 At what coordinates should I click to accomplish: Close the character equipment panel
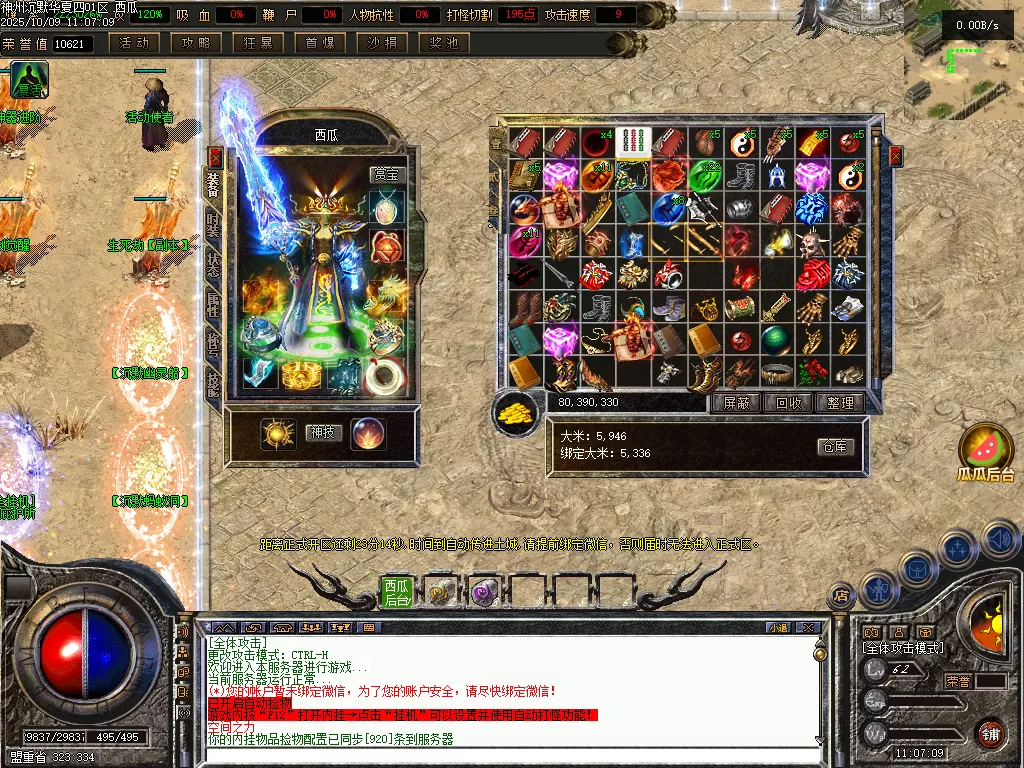coord(215,157)
